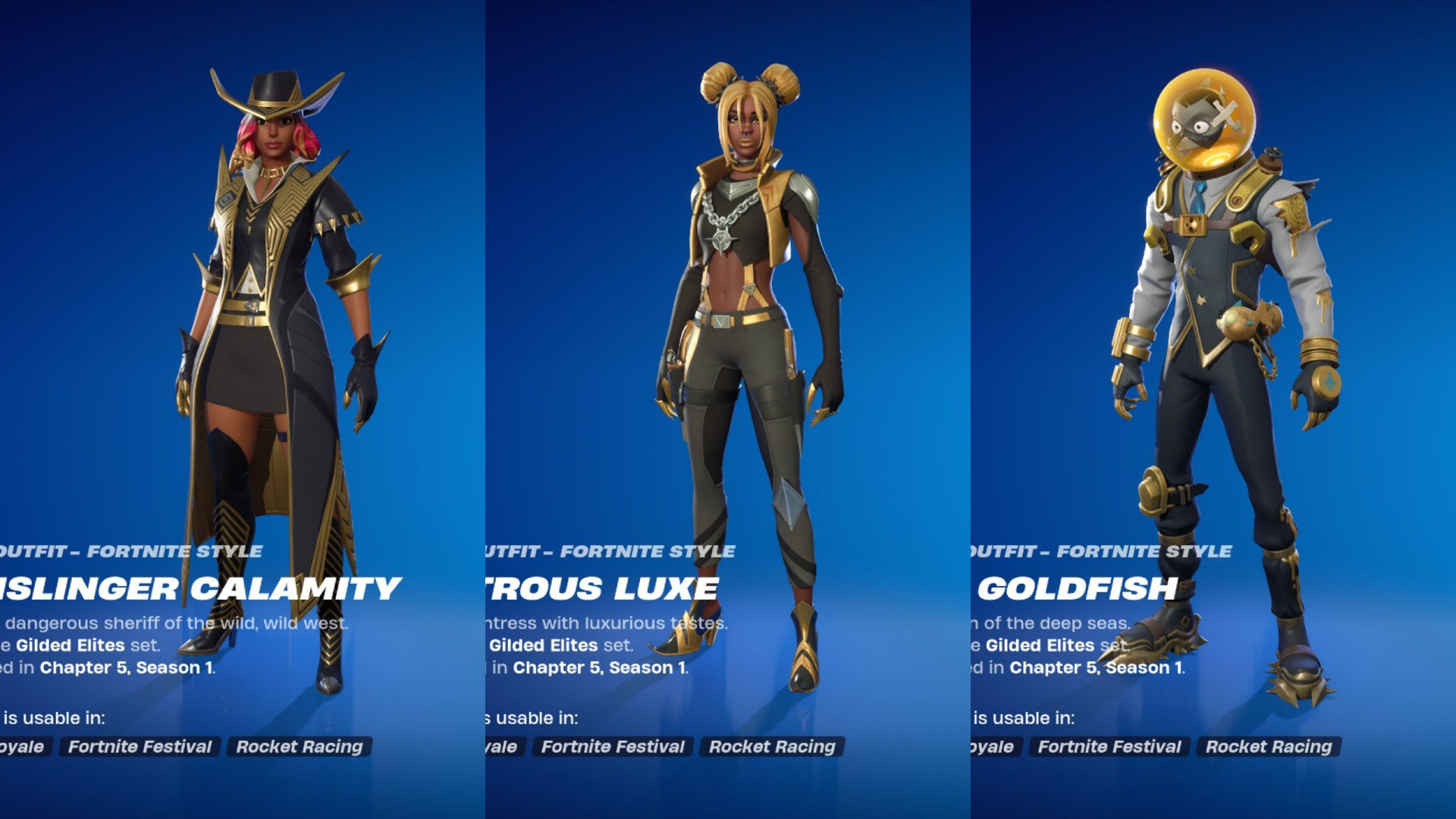Select the Rocket Racing tag under Lustrous Luxe
Image resolution: width=1456 pixels, height=819 pixels.
point(773,747)
